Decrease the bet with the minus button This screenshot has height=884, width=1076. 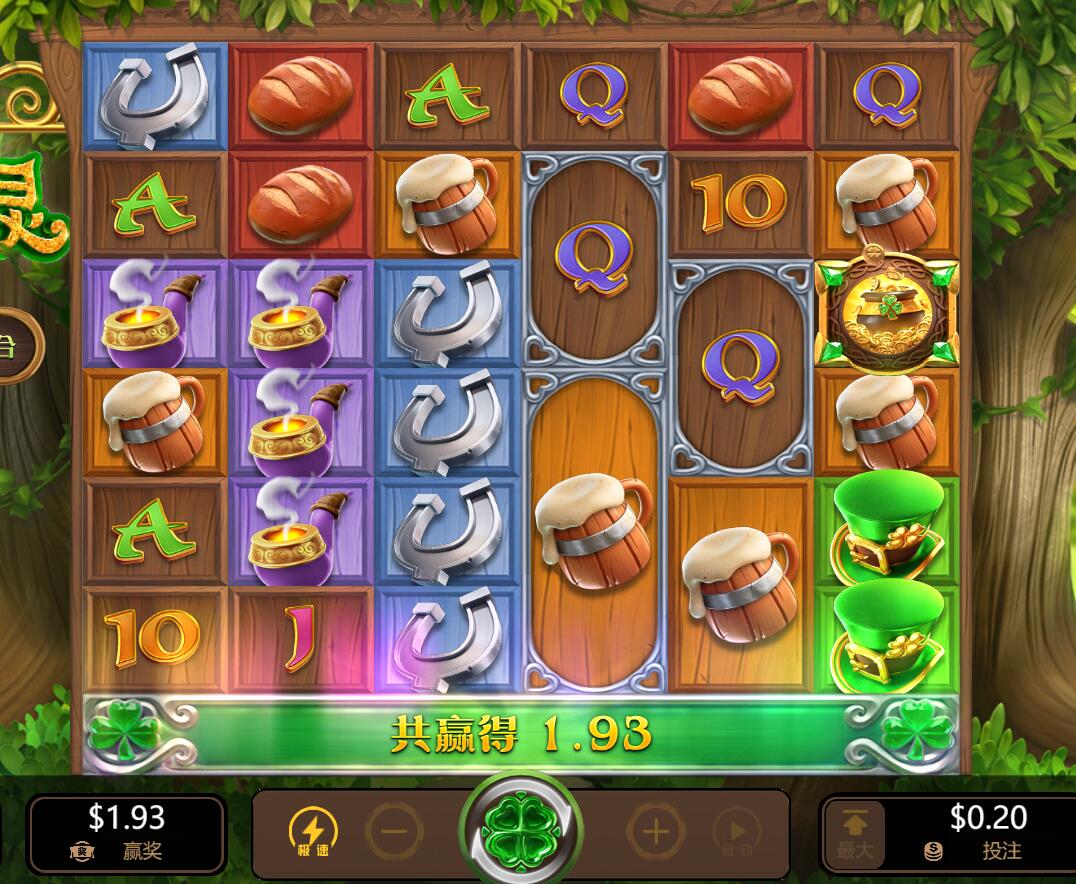[x=393, y=831]
